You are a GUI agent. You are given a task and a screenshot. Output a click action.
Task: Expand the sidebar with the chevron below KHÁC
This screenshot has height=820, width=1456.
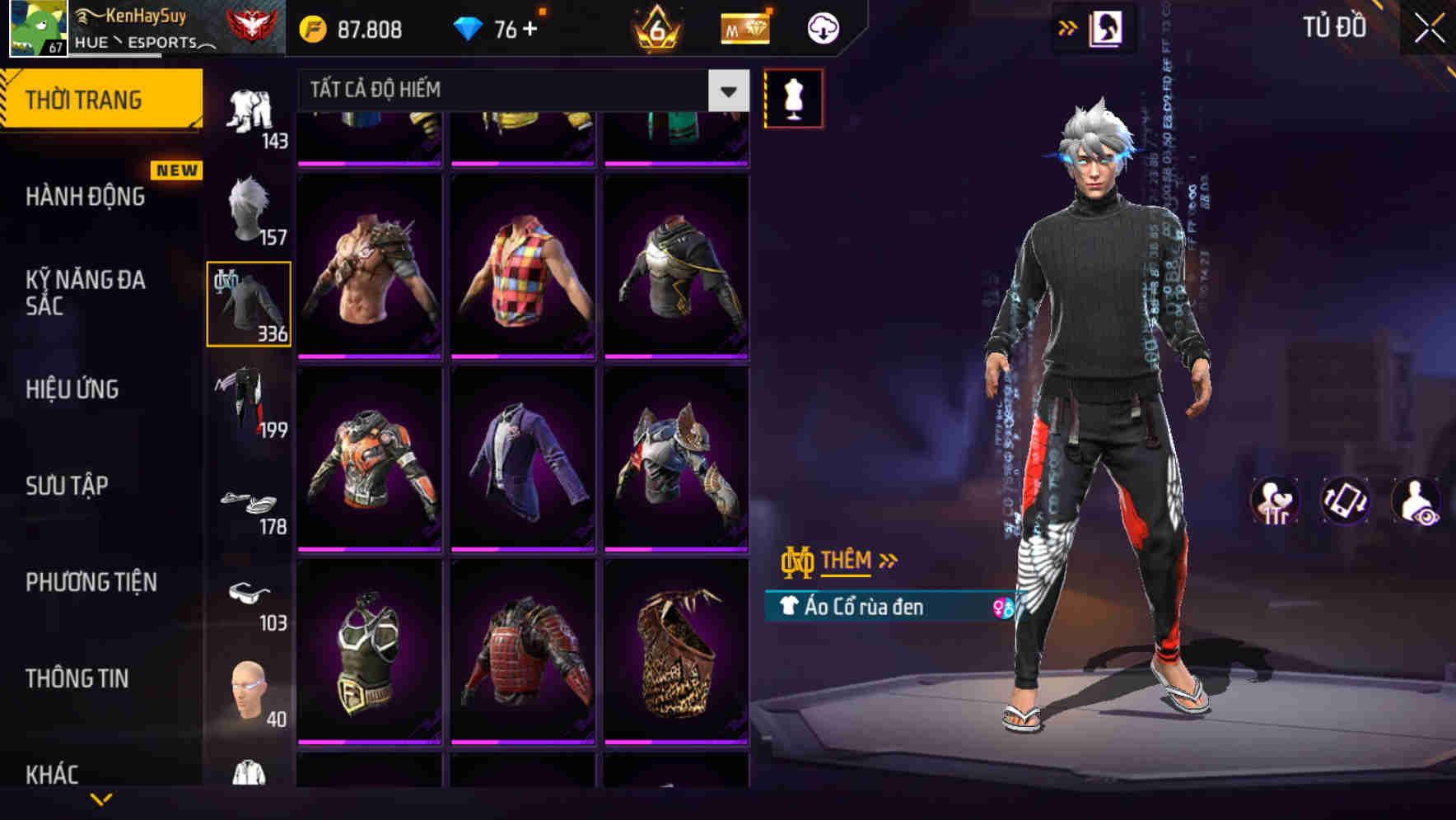(x=101, y=800)
